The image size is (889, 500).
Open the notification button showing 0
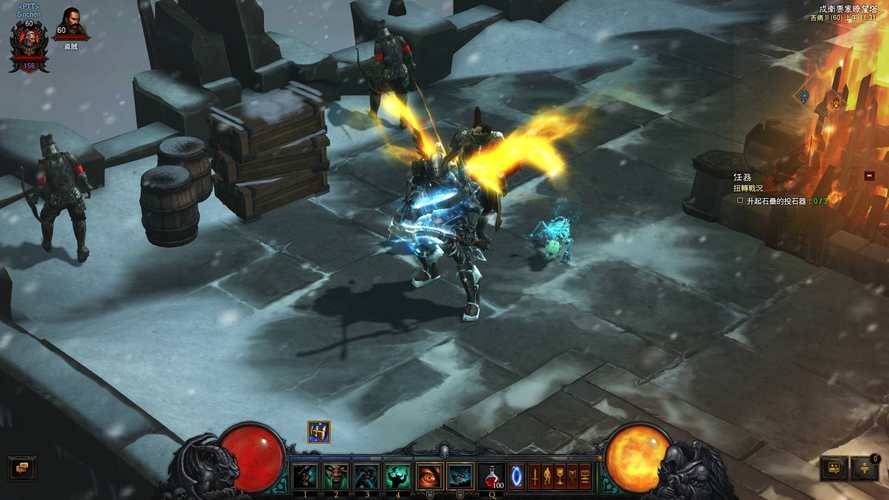[864, 468]
